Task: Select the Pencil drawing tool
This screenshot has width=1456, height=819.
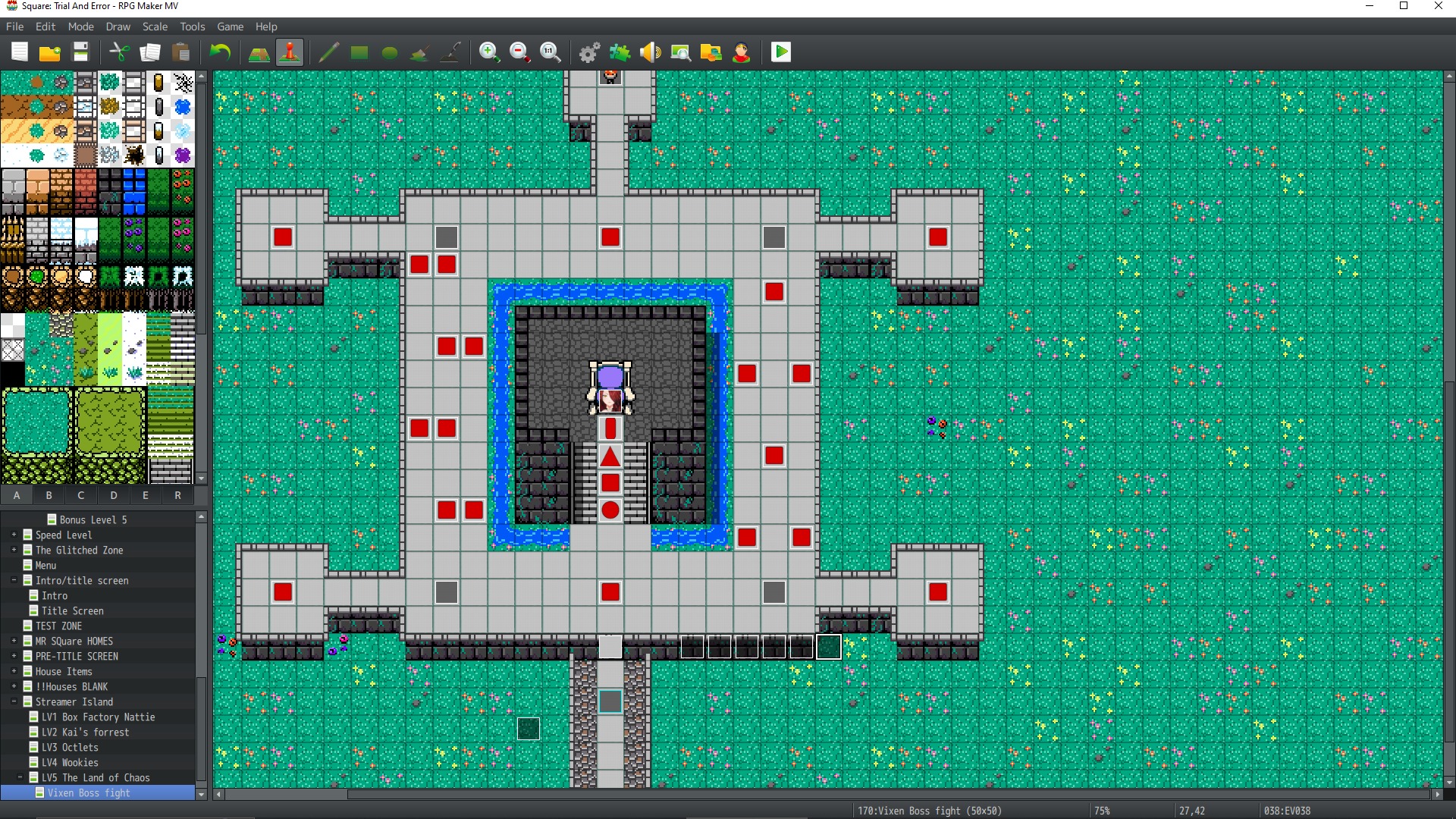Action: click(x=328, y=52)
